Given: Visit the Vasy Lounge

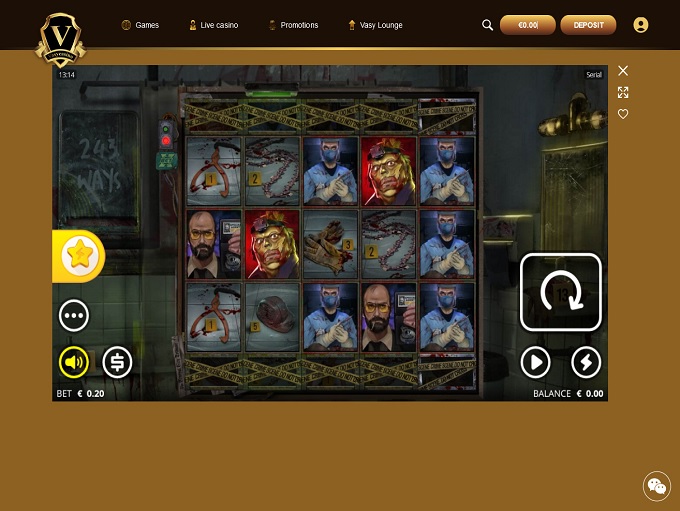Looking at the screenshot, I should [375, 25].
